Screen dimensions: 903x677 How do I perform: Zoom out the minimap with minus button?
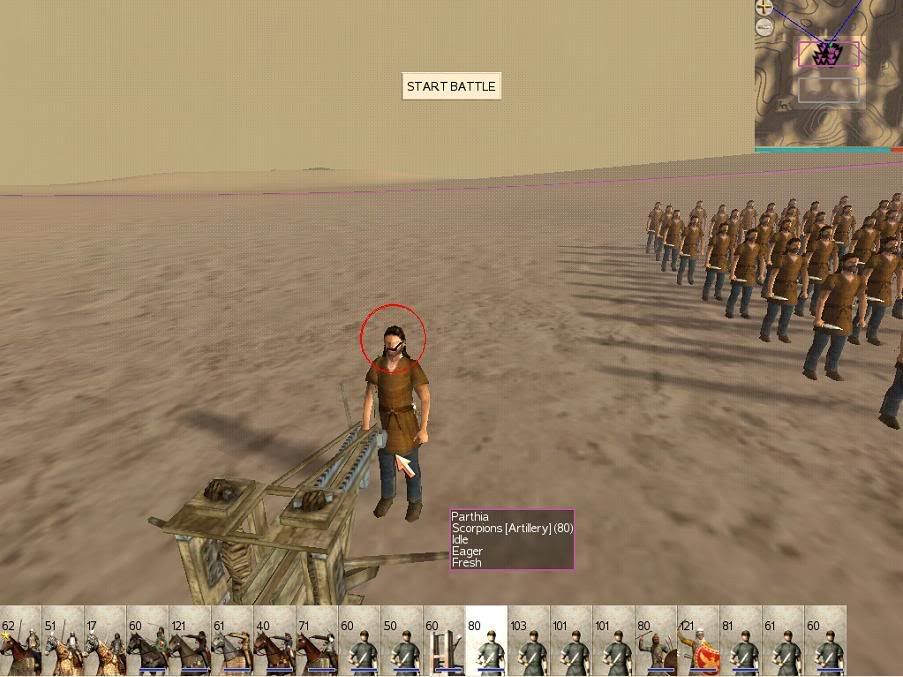click(x=765, y=28)
